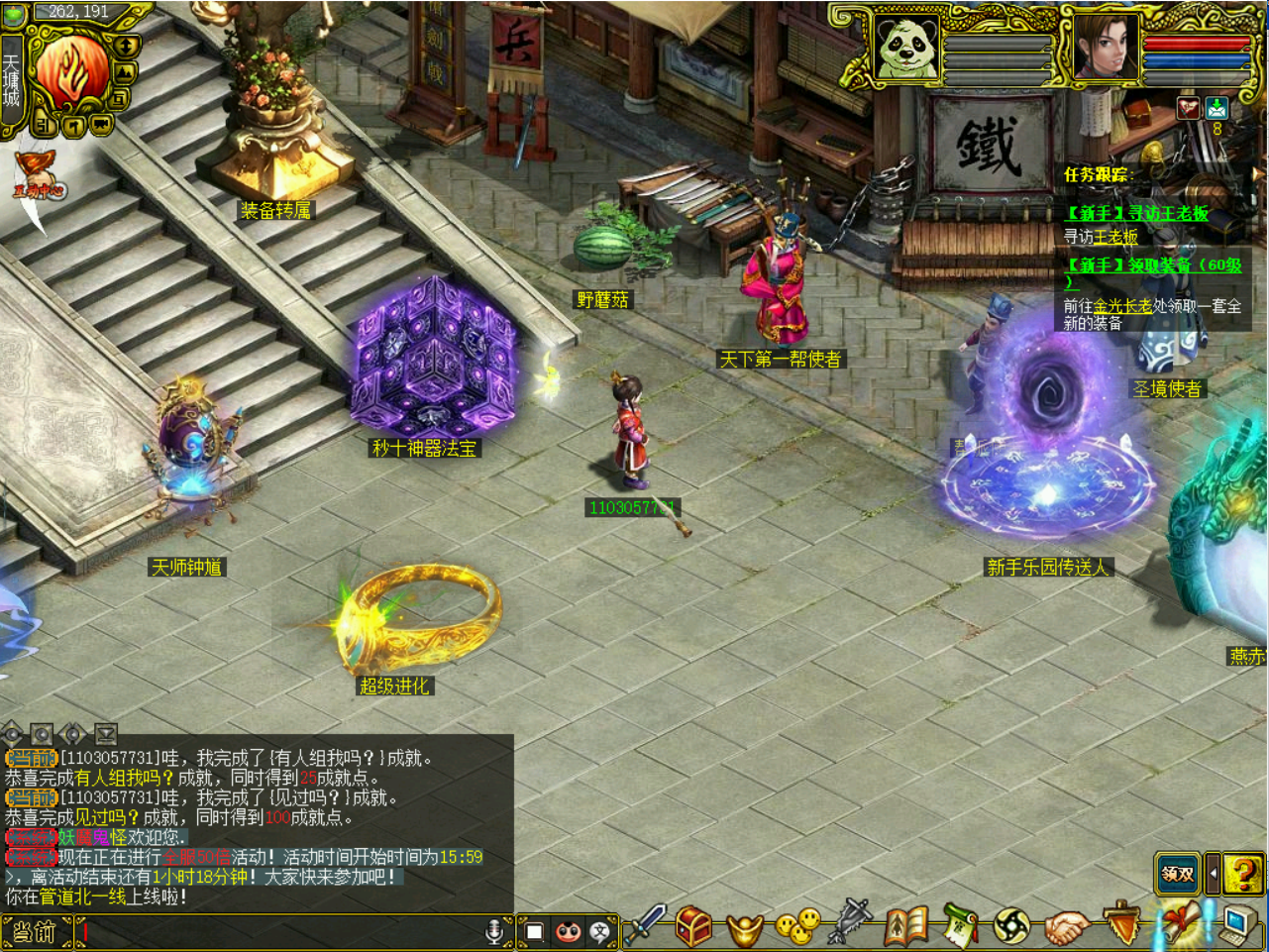Open the smiley faces social icon
1269x952 pixels.
coord(797,927)
